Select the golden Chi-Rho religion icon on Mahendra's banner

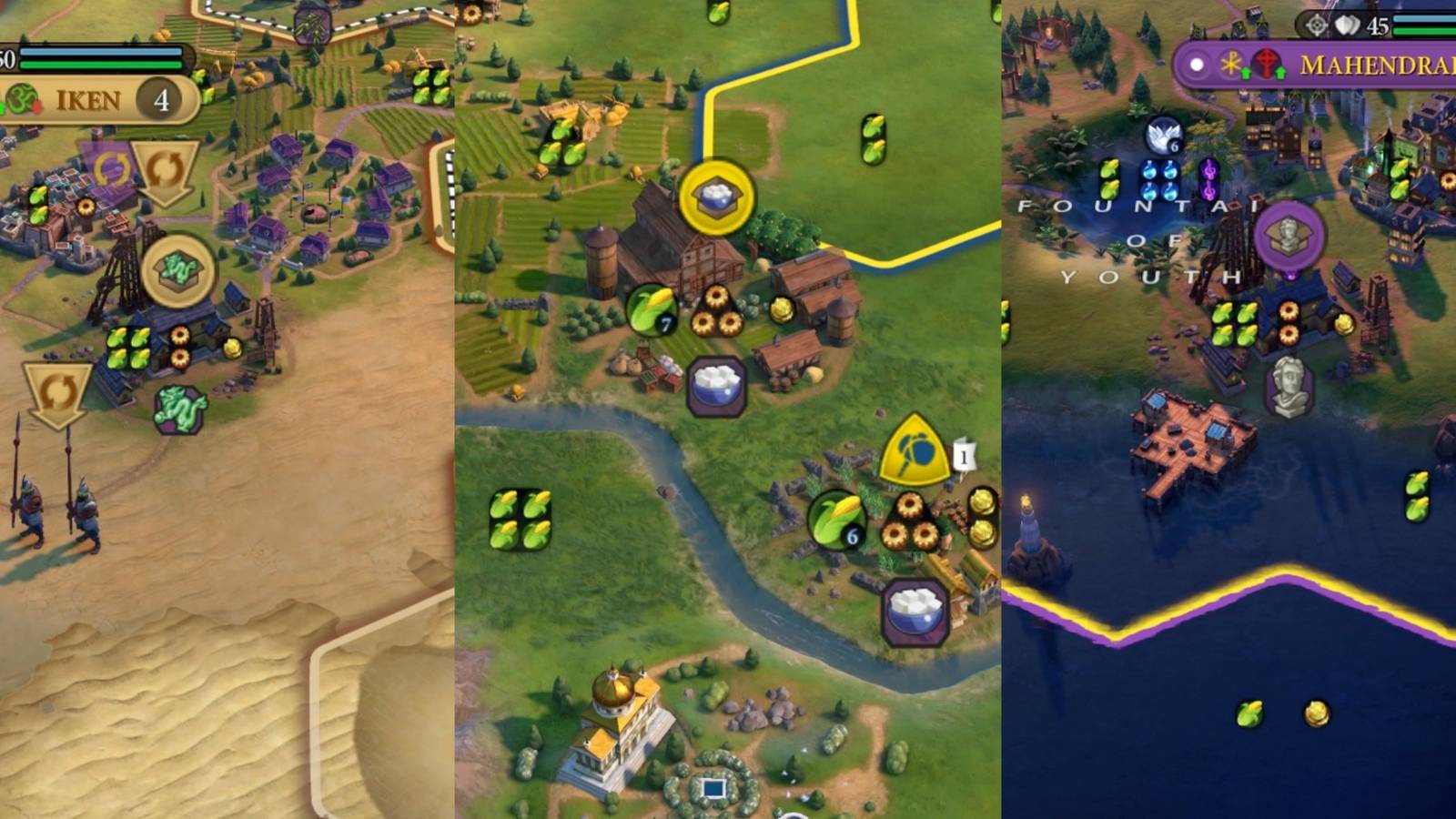(x=1230, y=61)
